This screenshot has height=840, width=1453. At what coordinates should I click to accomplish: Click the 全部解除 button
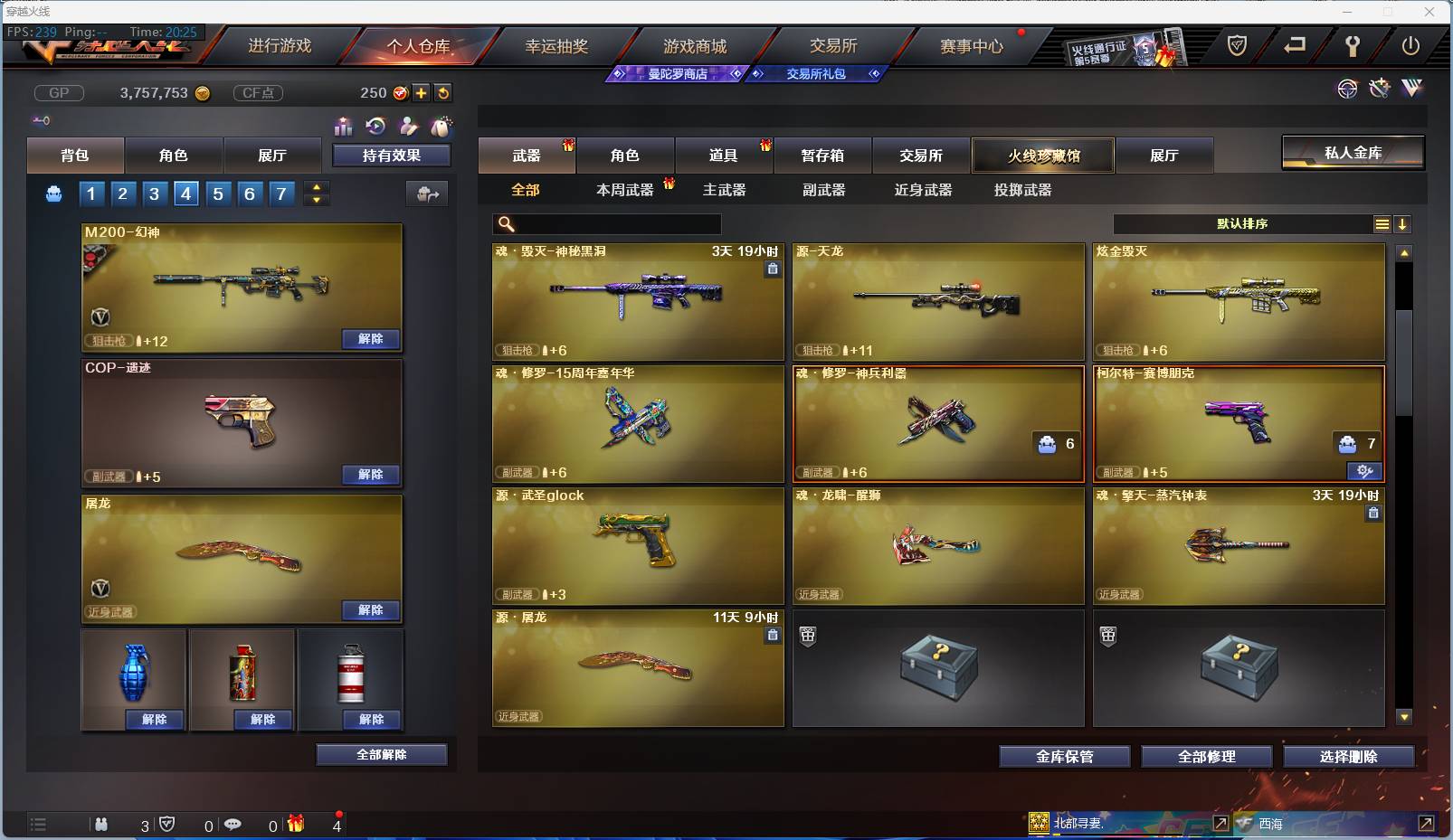pyautogui.click(x=381, y=754)
